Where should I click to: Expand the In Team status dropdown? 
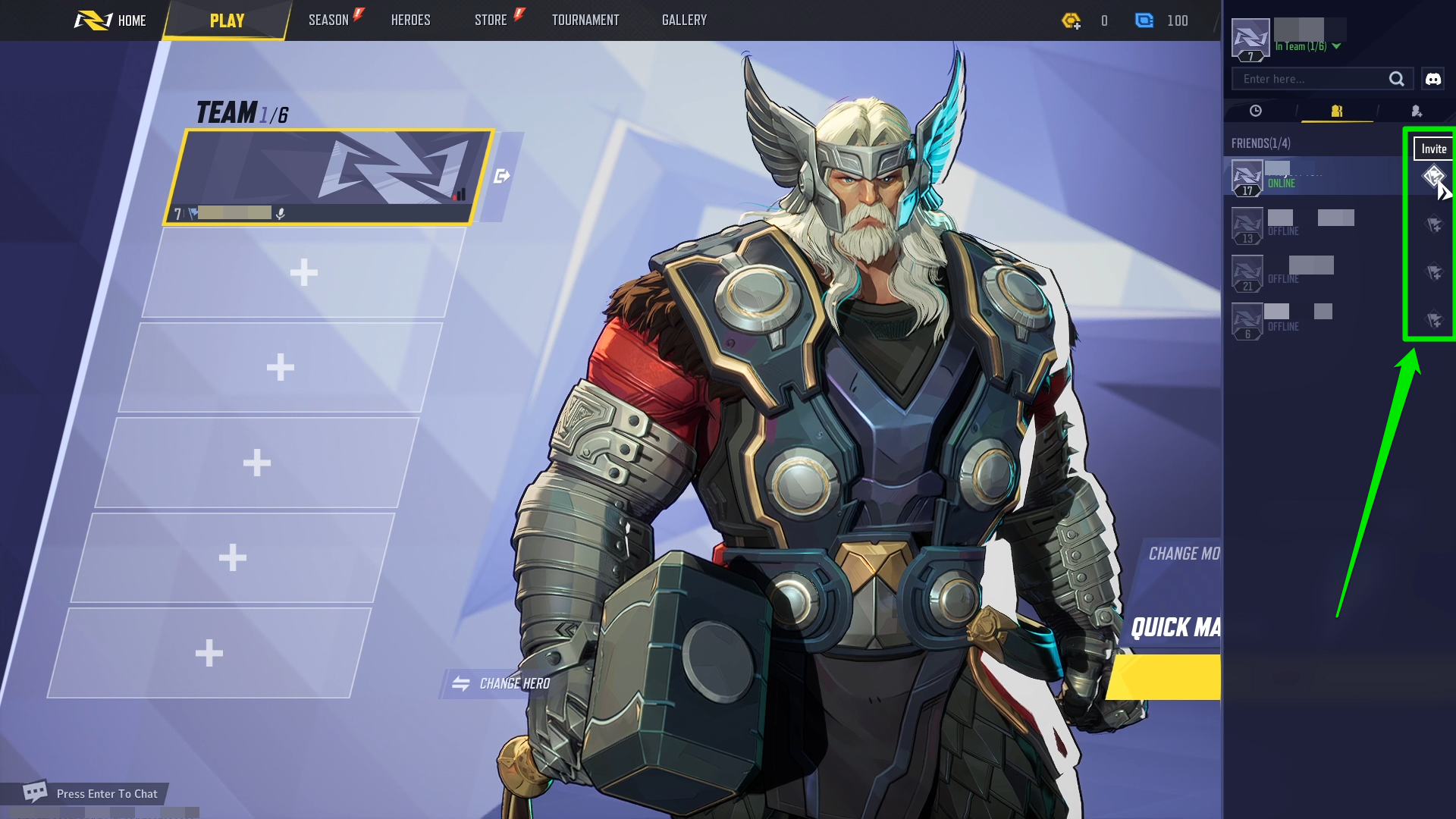coord(1336,46)
